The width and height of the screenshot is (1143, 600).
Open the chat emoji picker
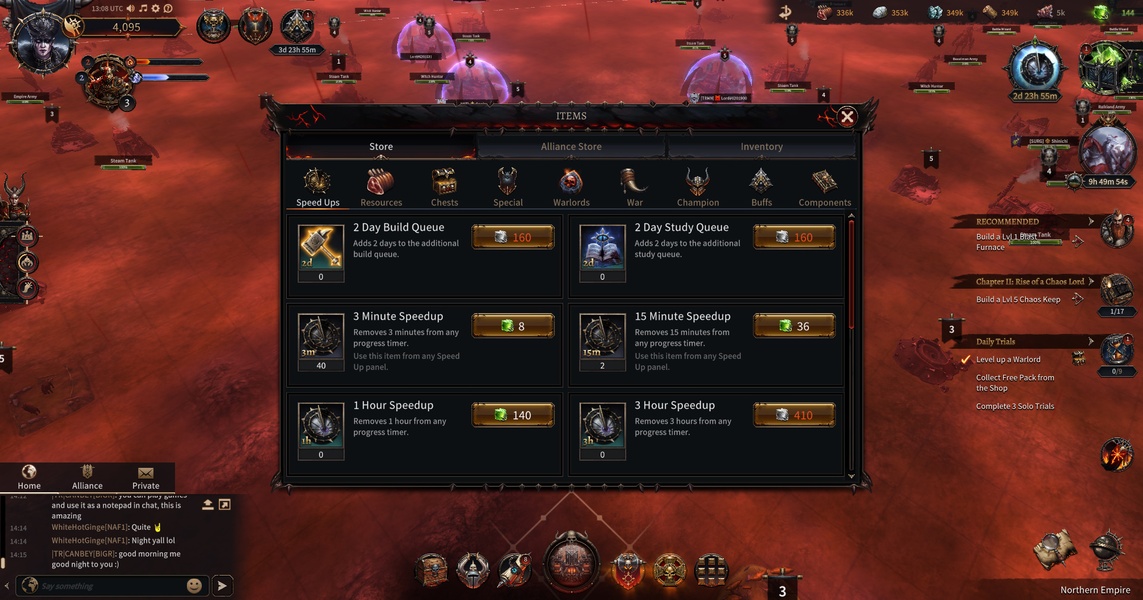[x=194, y=586]
